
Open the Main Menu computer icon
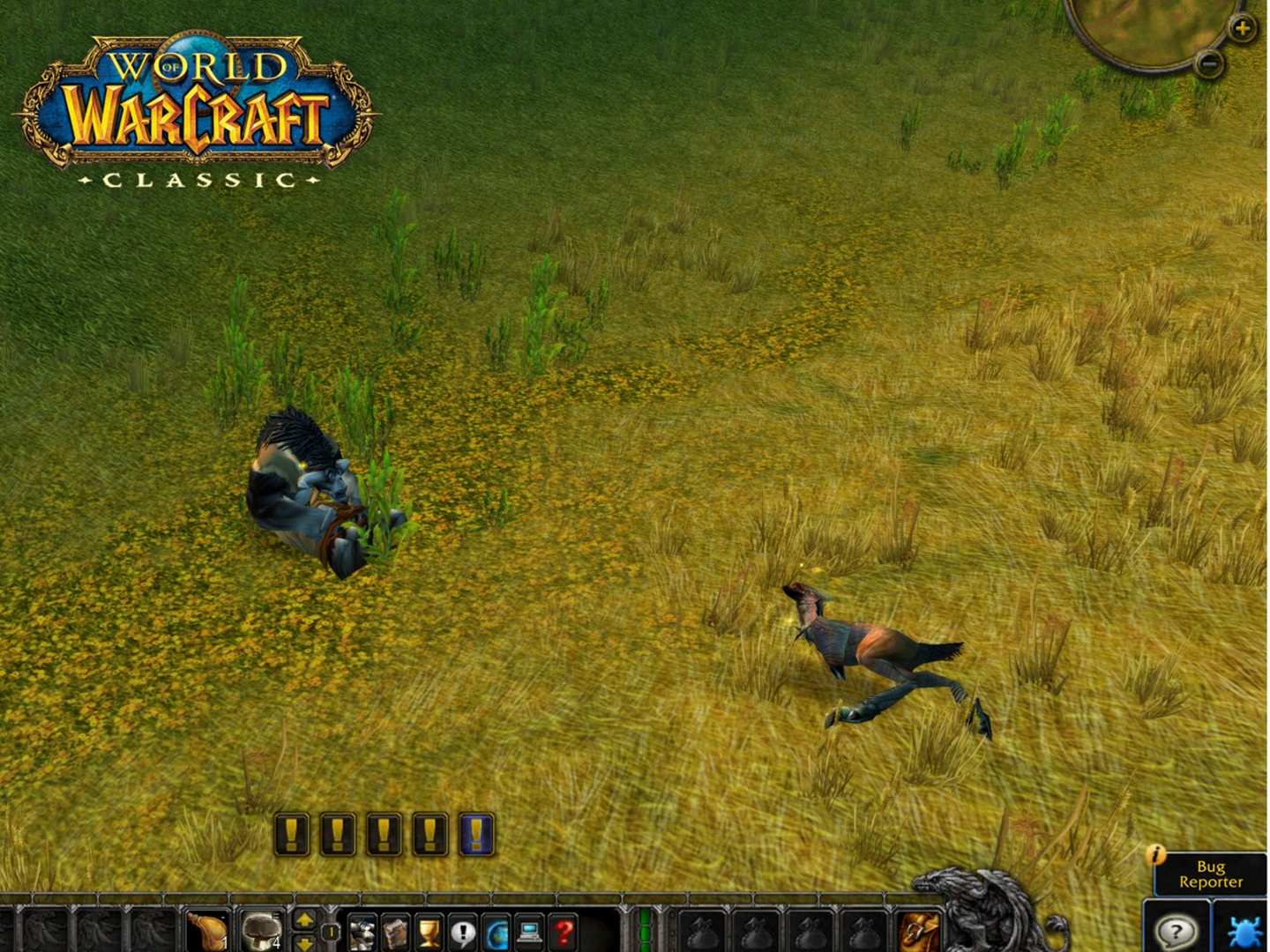click(x=527, y=931)
